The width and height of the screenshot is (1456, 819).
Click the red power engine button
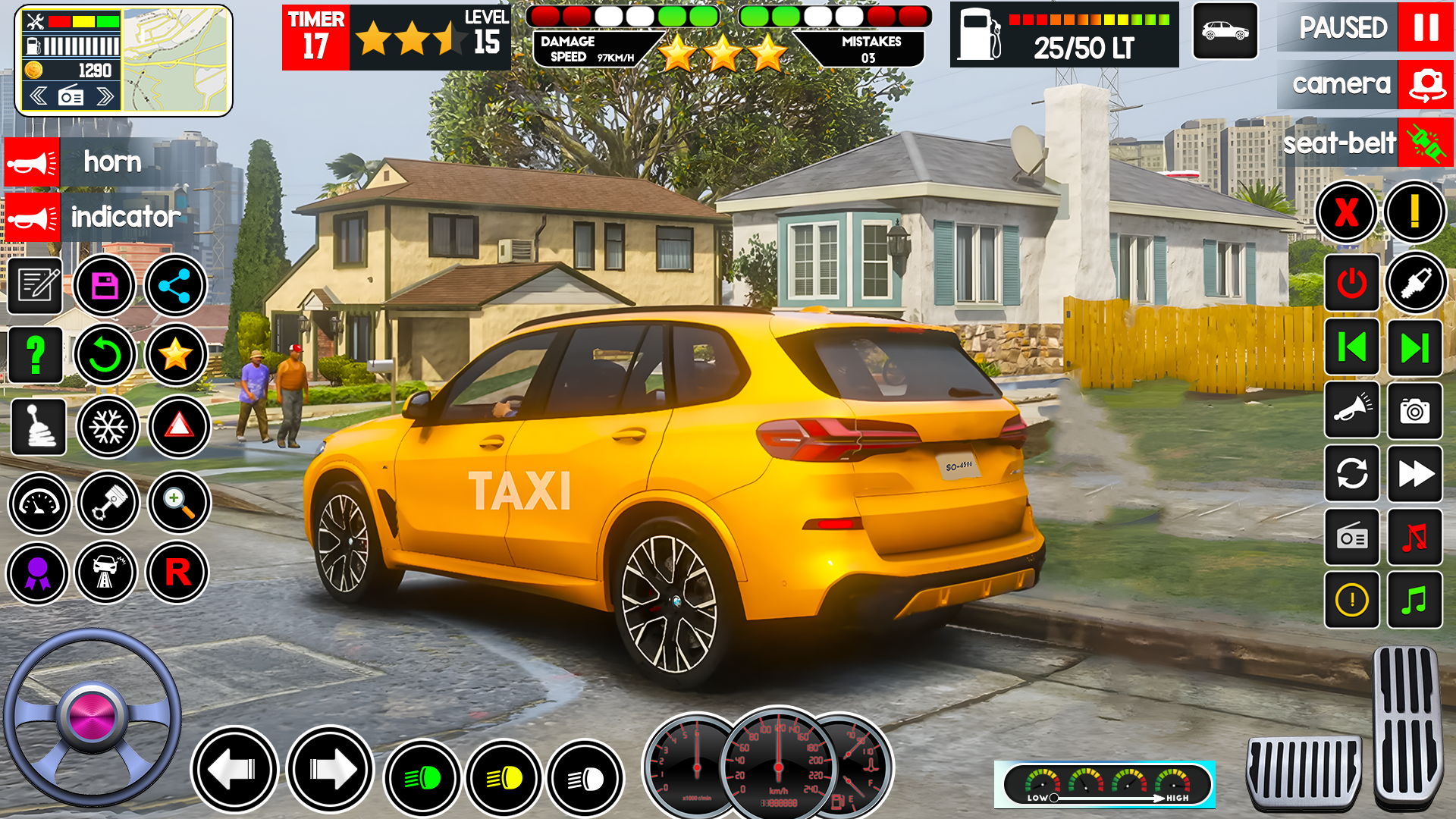tap(1351, 284)
